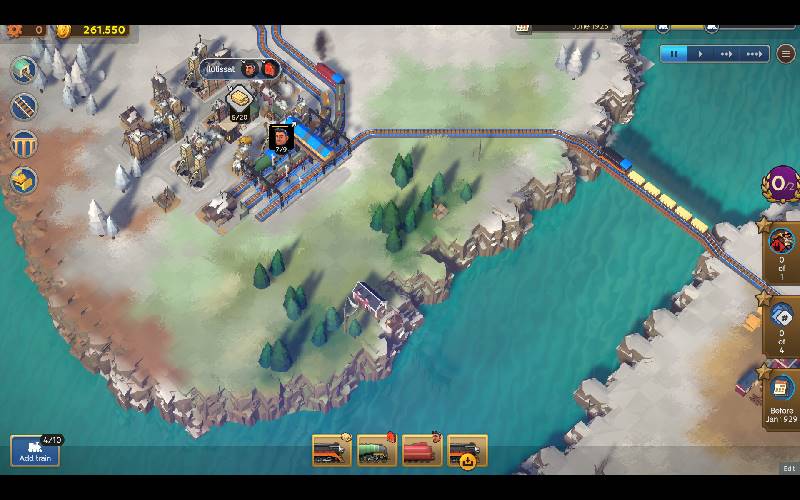Click the Edit button

click(789, 468)
